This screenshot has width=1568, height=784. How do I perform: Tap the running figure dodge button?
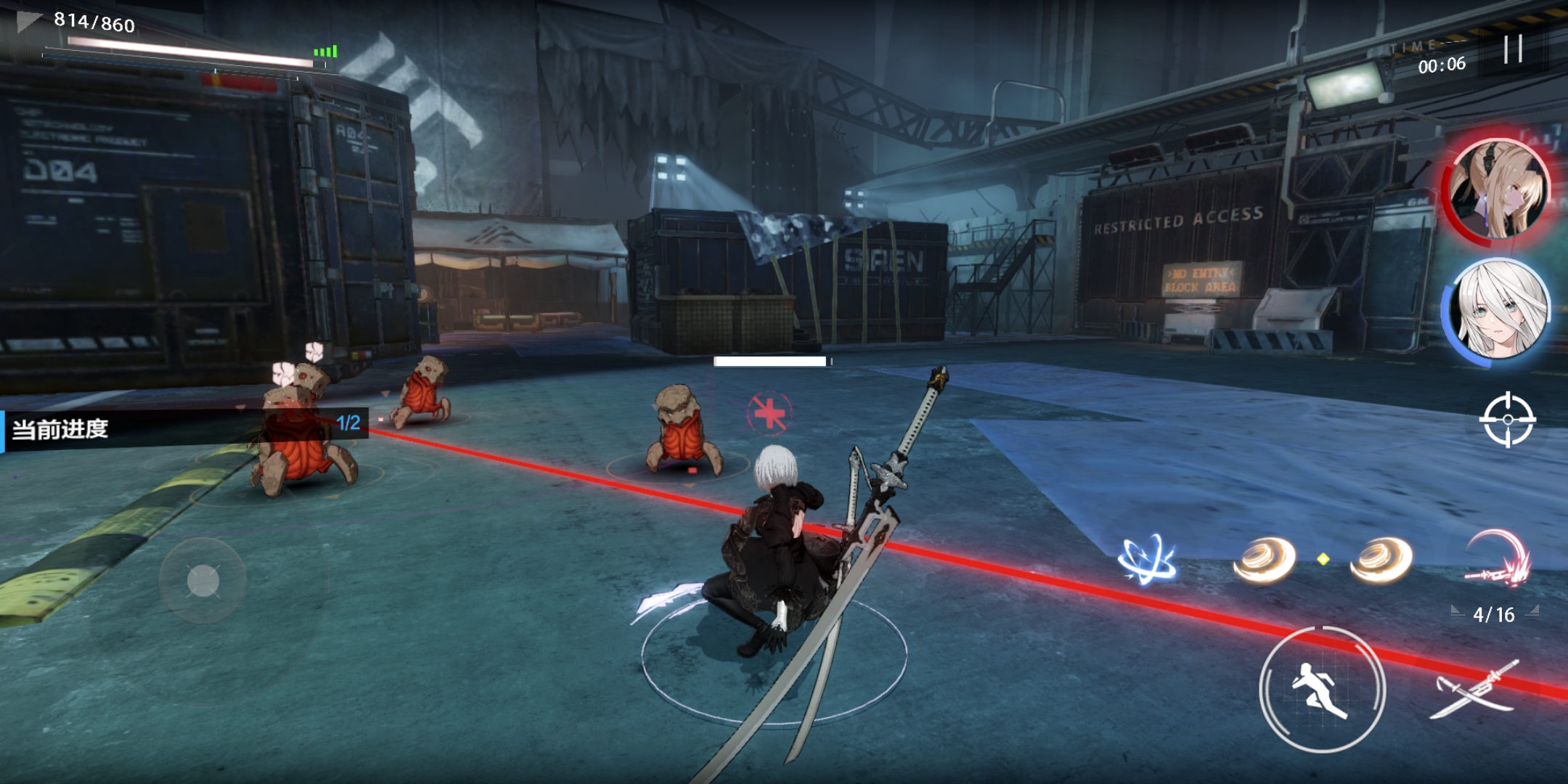[x=1322, y=689]
